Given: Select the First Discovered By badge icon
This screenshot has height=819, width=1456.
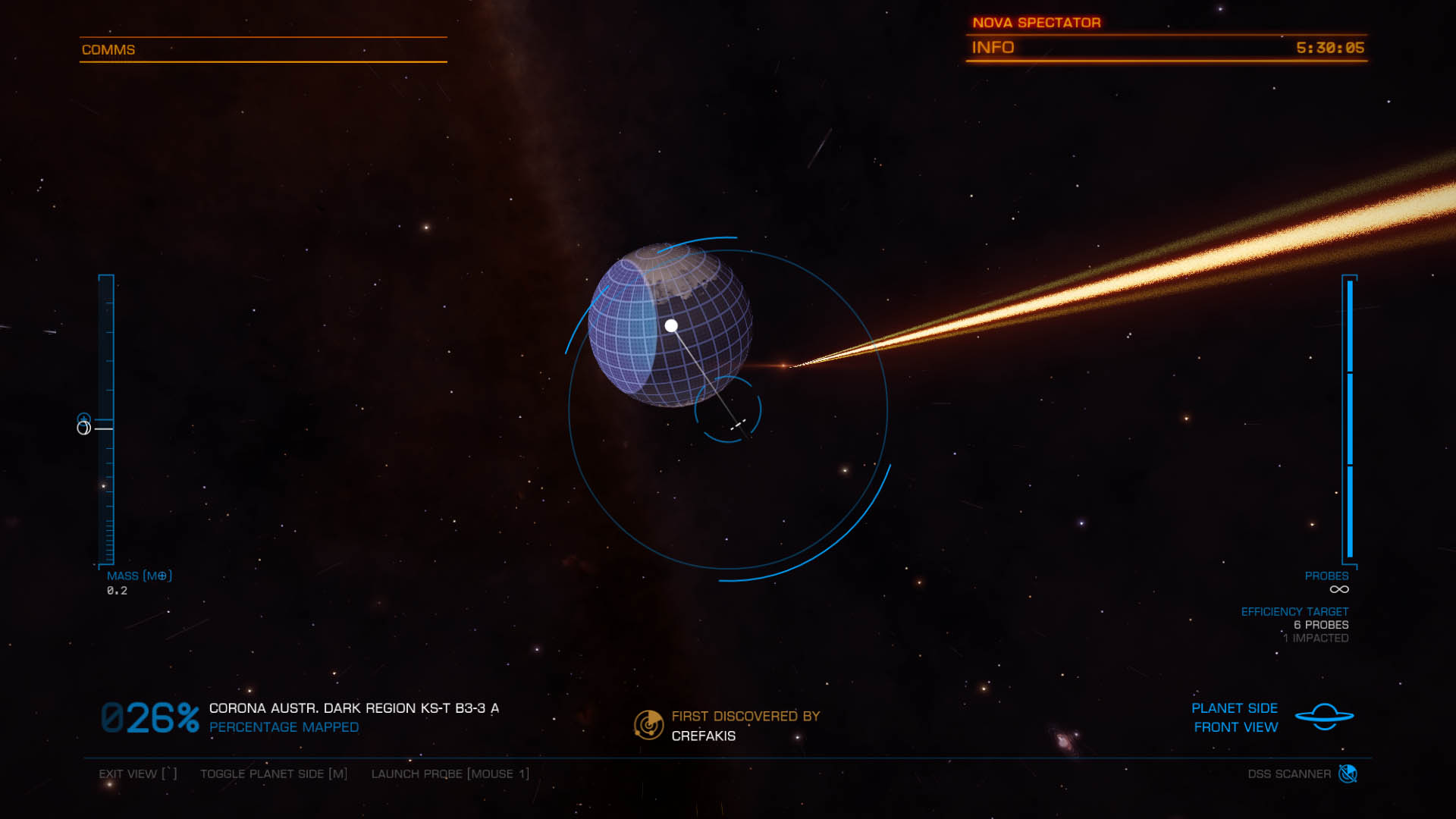Looking at the screenshot, I should pos(648,725).
